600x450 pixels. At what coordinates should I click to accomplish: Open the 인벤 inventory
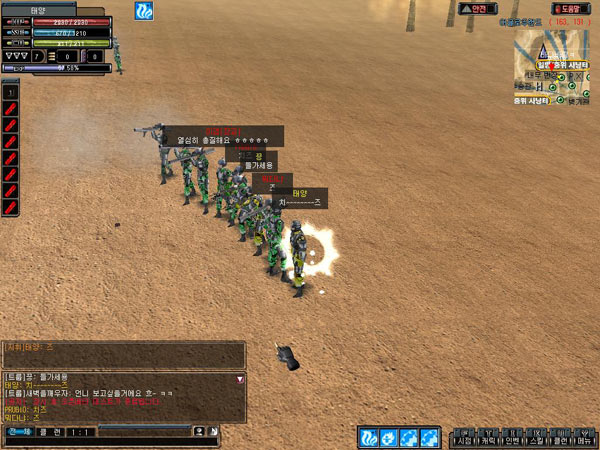click(512, 440)
